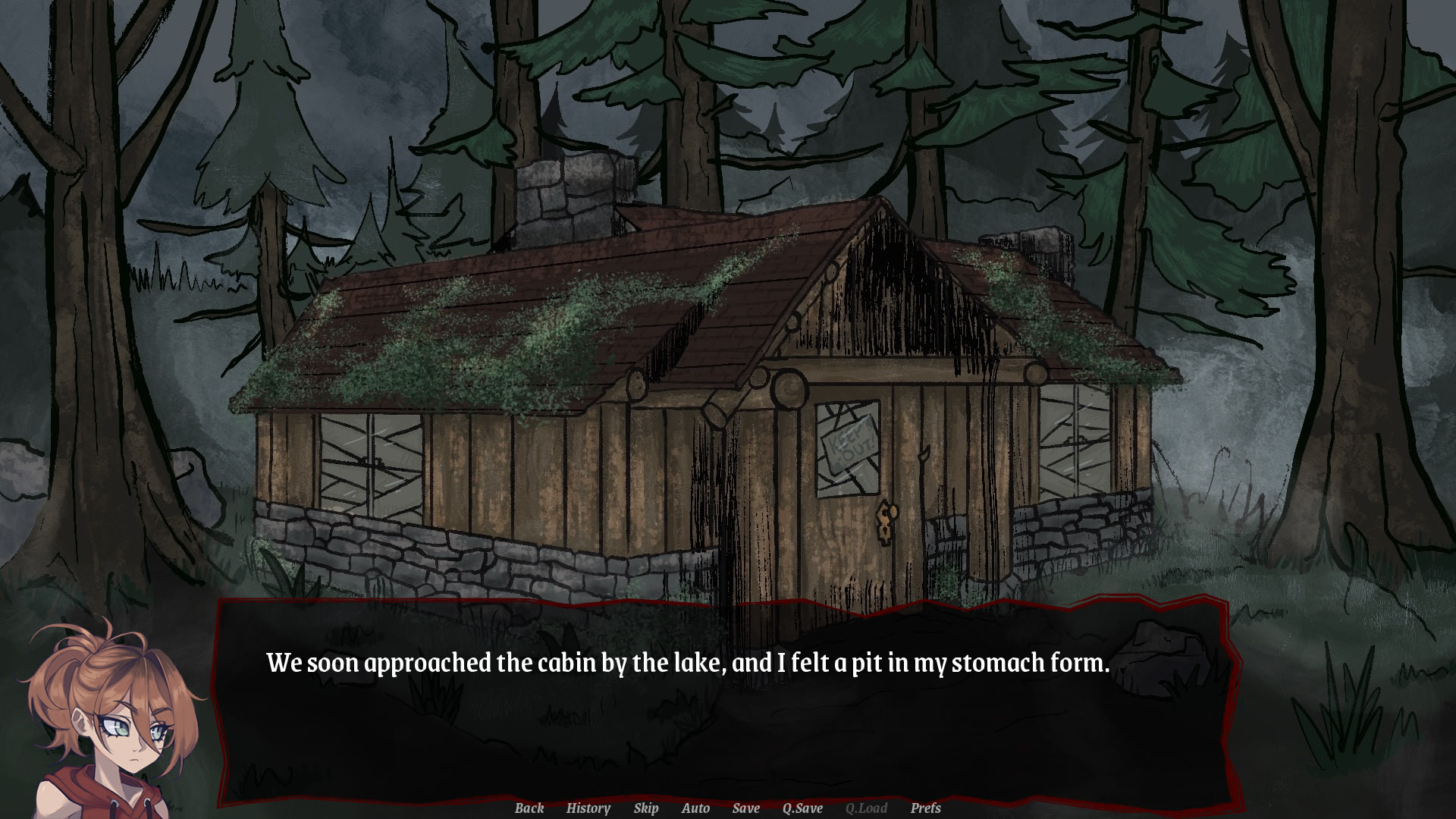Viewport: 1456px width, 819px height.
Task: Open the Save game menu
Action: tap(745, 808)
